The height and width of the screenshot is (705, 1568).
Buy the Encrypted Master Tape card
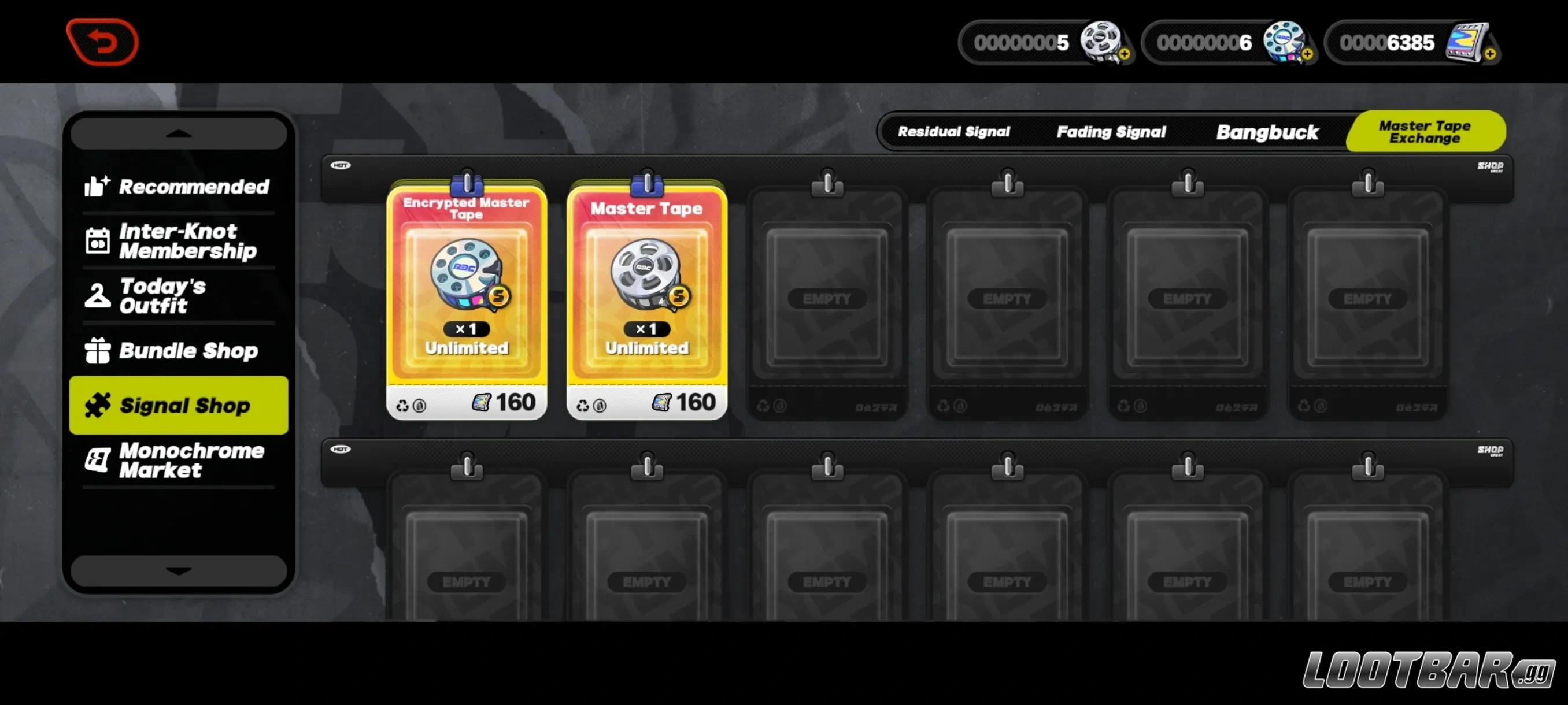(x=466, y=299)
